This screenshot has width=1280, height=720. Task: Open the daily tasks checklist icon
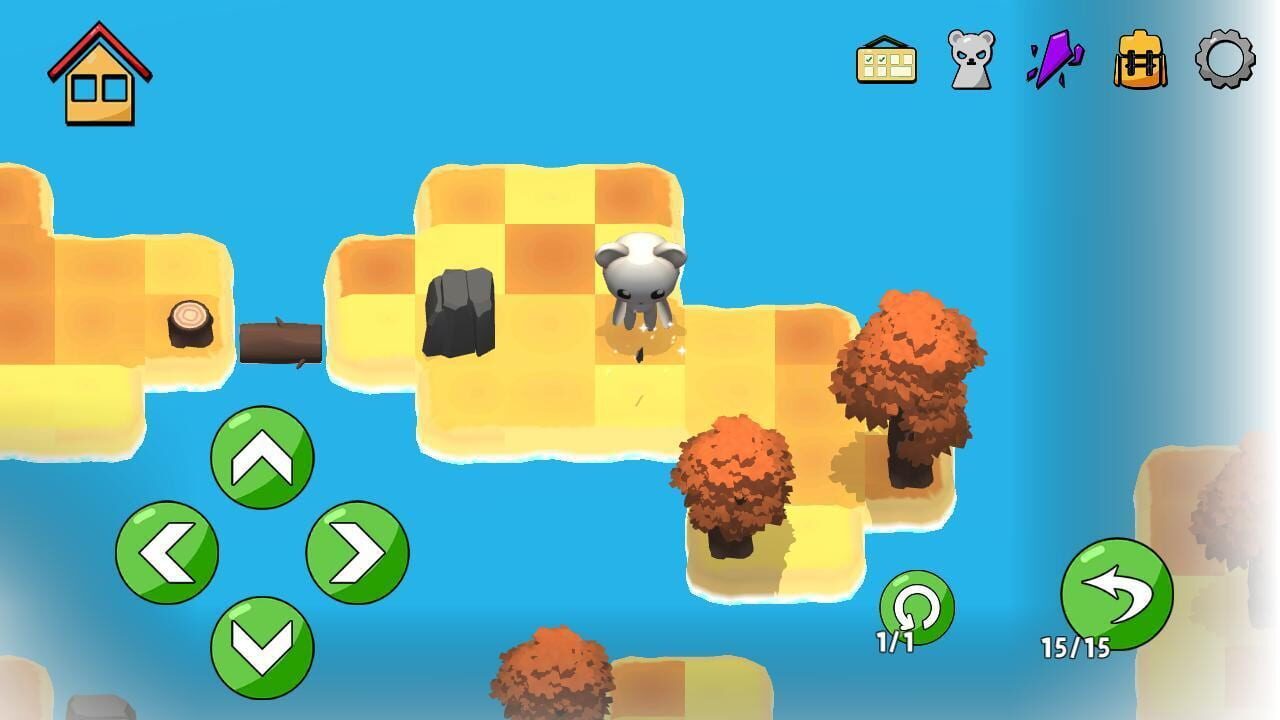(884, 62)
